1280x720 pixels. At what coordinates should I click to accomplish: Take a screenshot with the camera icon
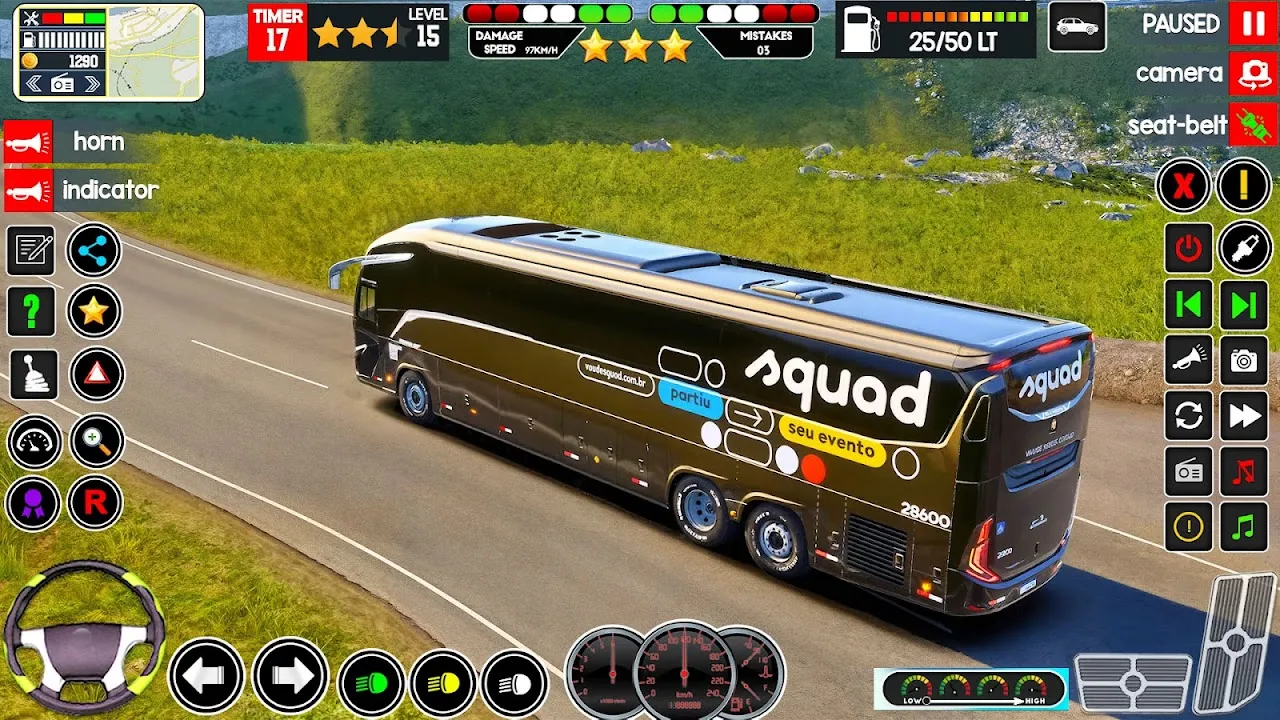(1244, 361)
